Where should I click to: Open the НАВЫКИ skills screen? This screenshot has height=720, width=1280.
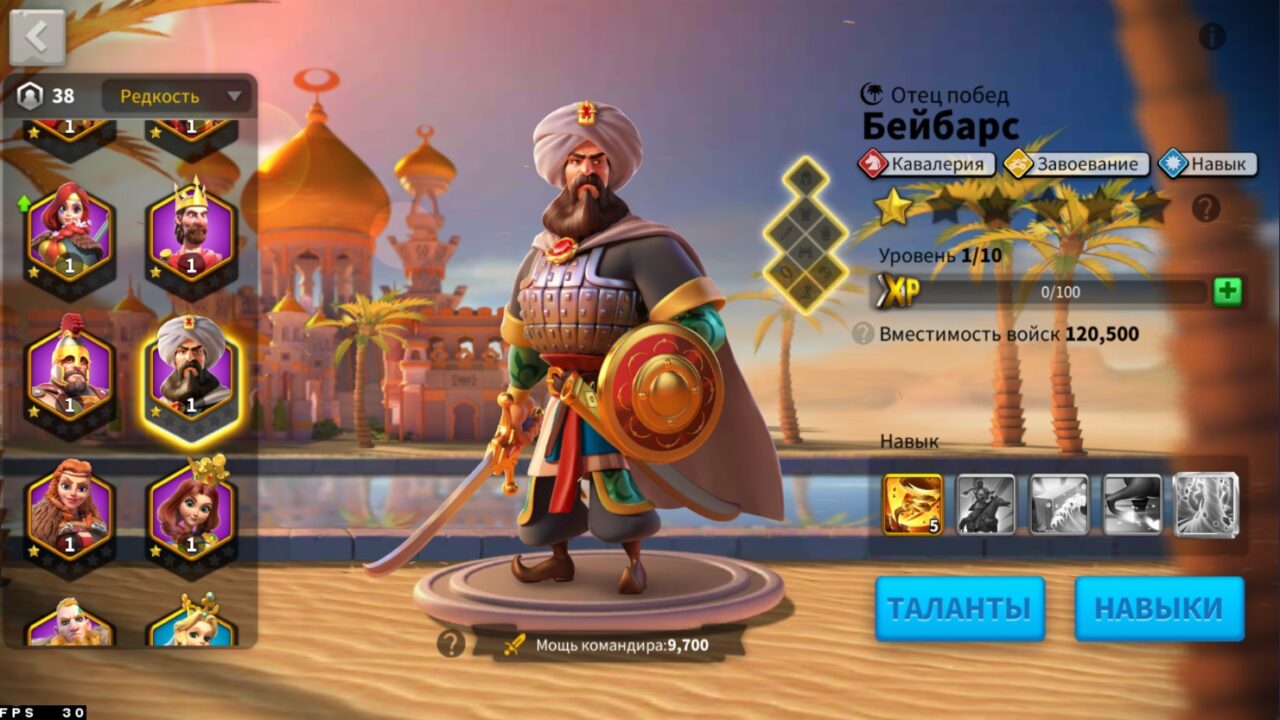[x=1159, y=606]
